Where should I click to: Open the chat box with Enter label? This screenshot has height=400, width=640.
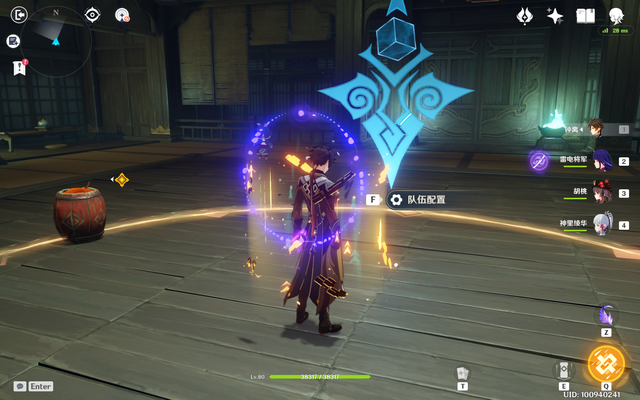point(34,386)
